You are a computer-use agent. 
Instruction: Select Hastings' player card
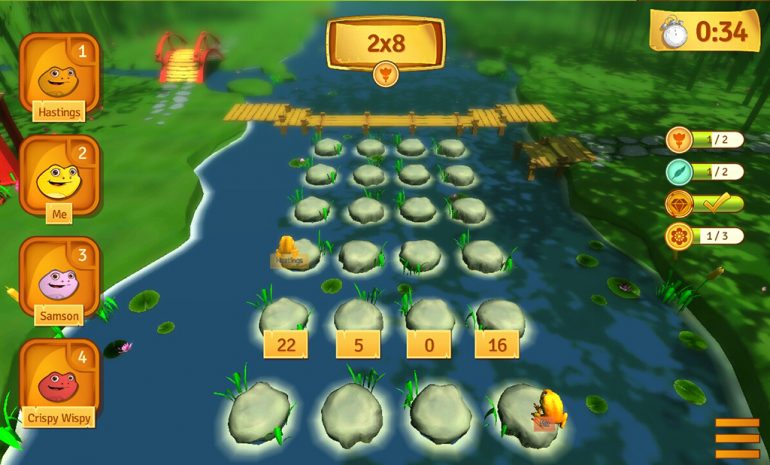[x=59, y=75]
